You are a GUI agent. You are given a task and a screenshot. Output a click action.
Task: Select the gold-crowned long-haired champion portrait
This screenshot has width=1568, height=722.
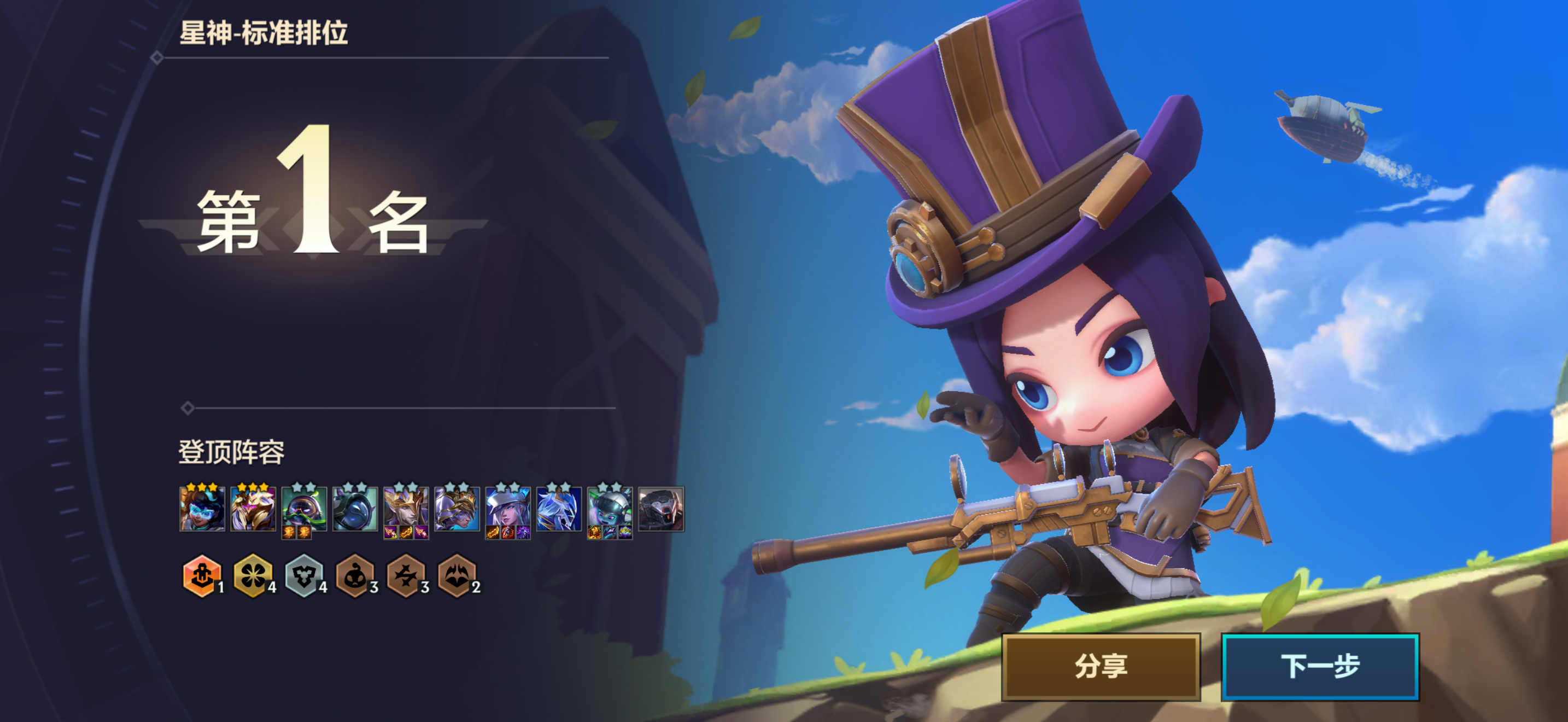click(x=406, y=509)
